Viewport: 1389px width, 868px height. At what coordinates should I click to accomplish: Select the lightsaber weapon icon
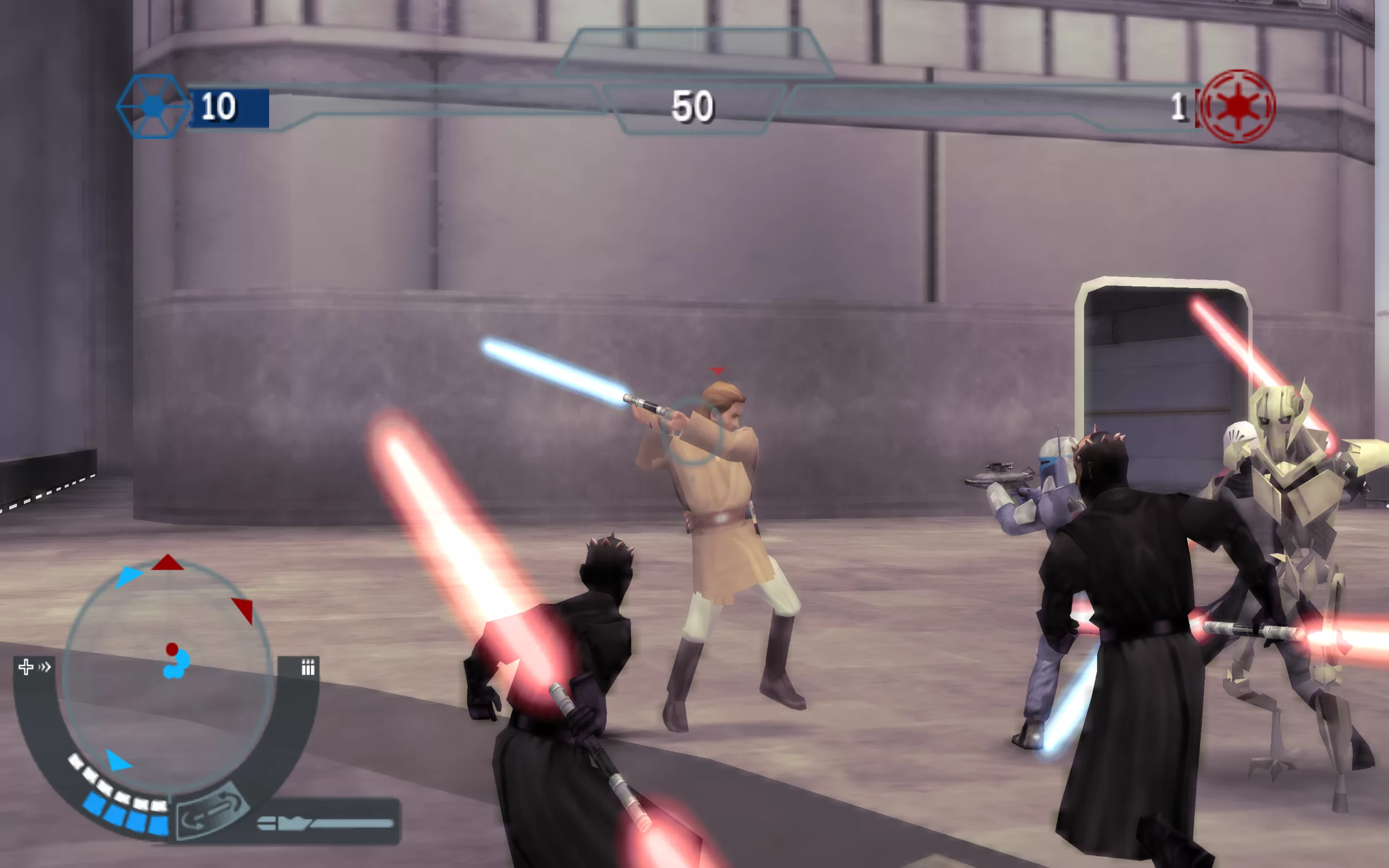[326, 823]
